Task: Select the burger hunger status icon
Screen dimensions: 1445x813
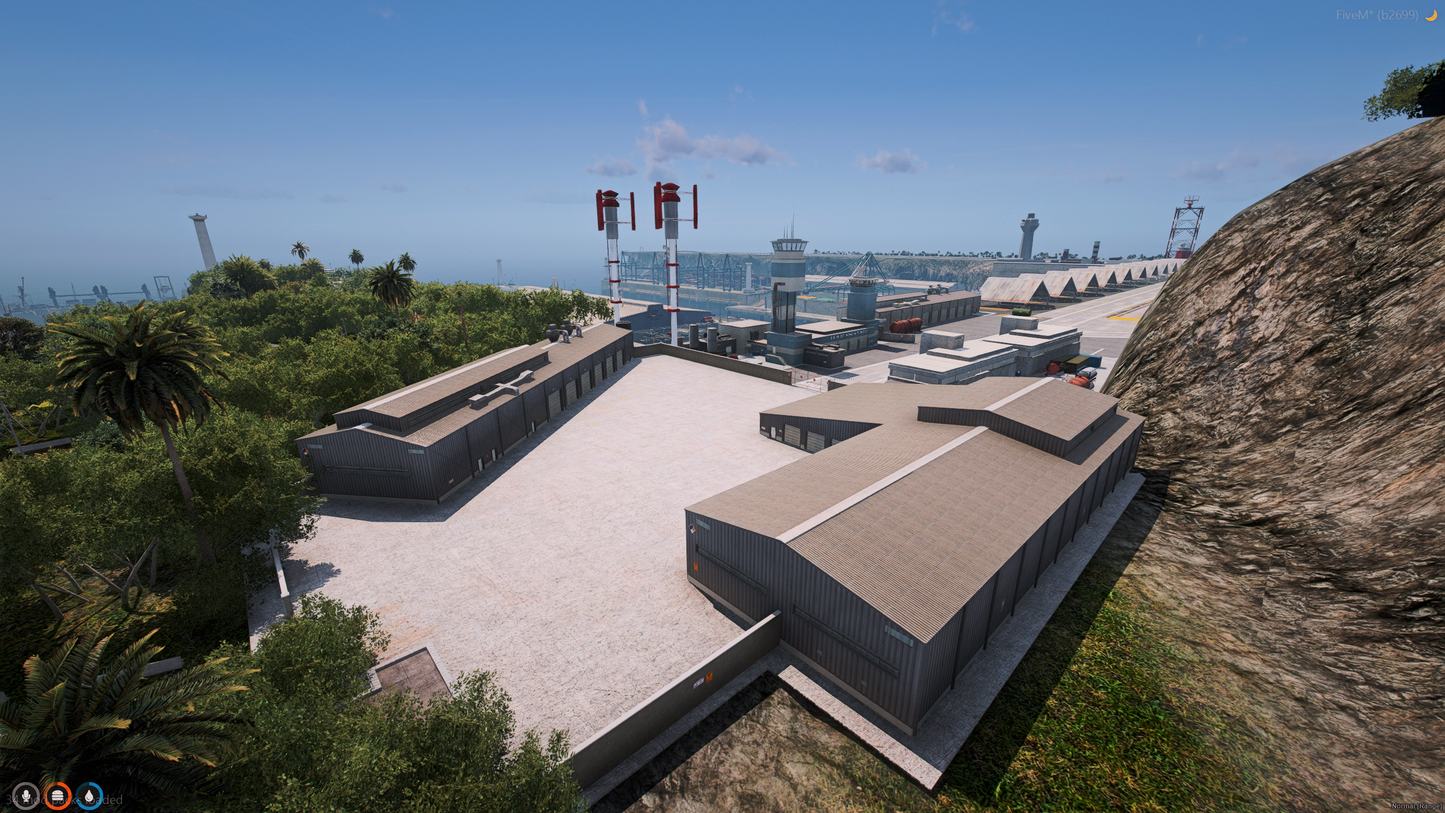Action: (57, 796)
